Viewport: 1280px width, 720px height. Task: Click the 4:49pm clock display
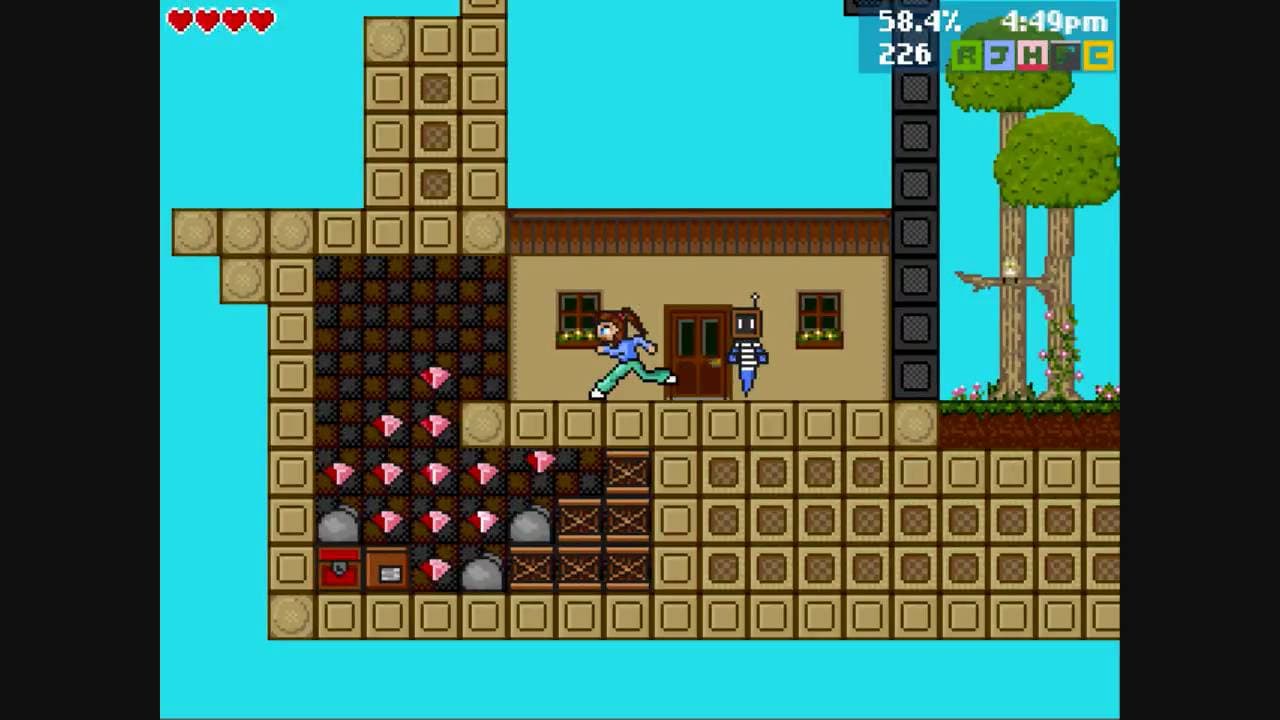1053,22
